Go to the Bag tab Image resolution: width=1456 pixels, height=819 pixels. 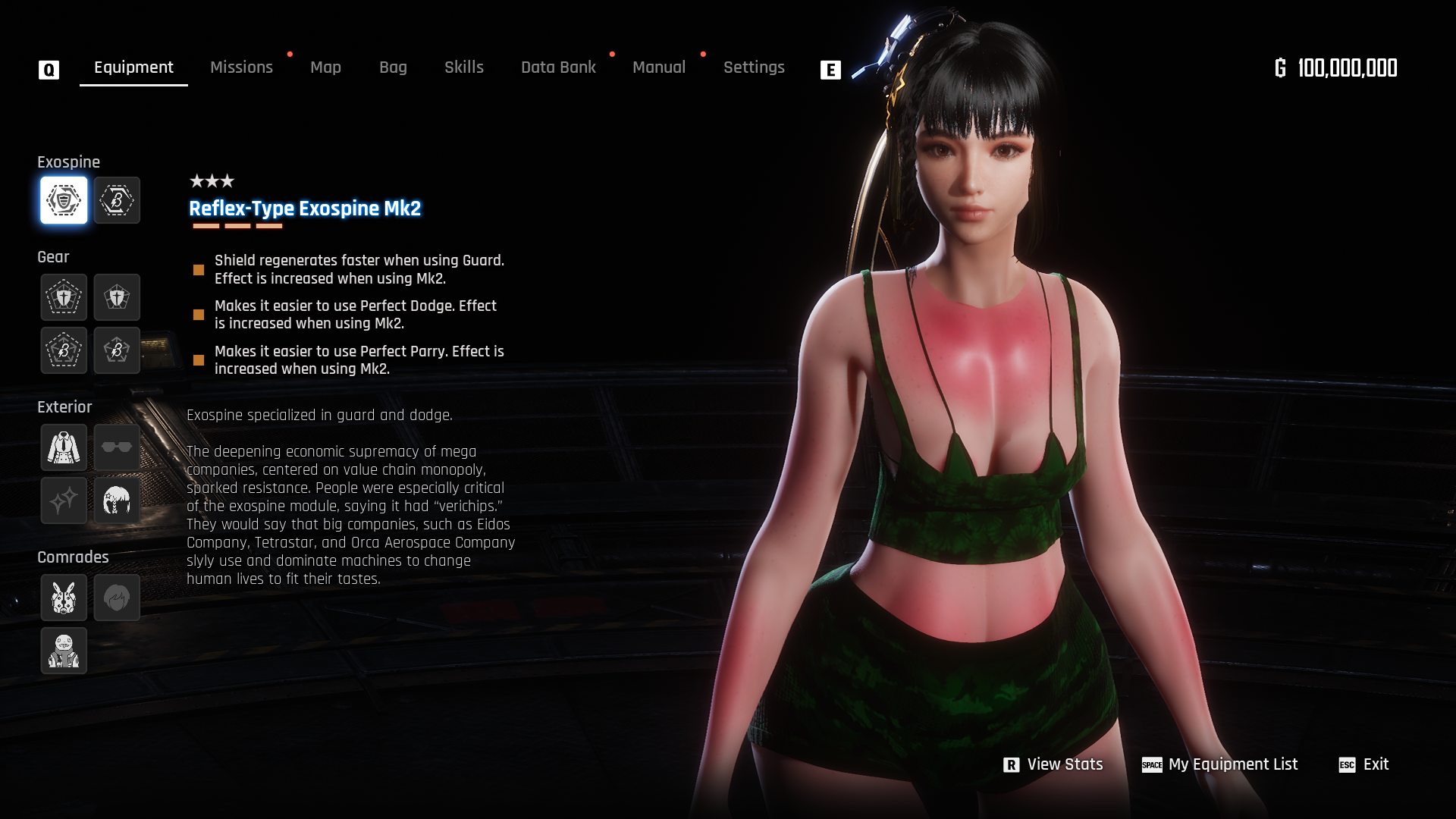(x=393, y=67)
